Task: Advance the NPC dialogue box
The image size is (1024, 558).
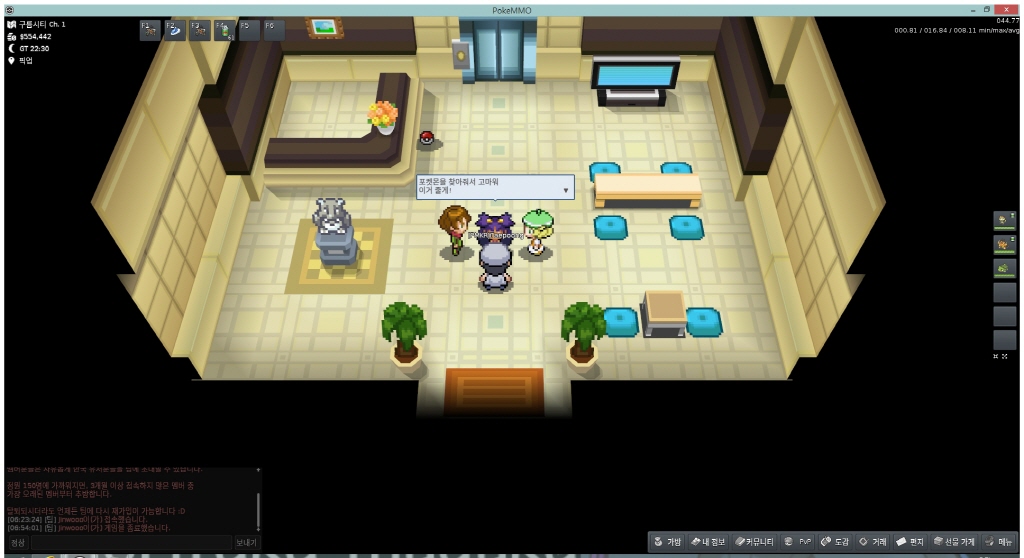Action: pyautogui.click(x=565, y=188)
